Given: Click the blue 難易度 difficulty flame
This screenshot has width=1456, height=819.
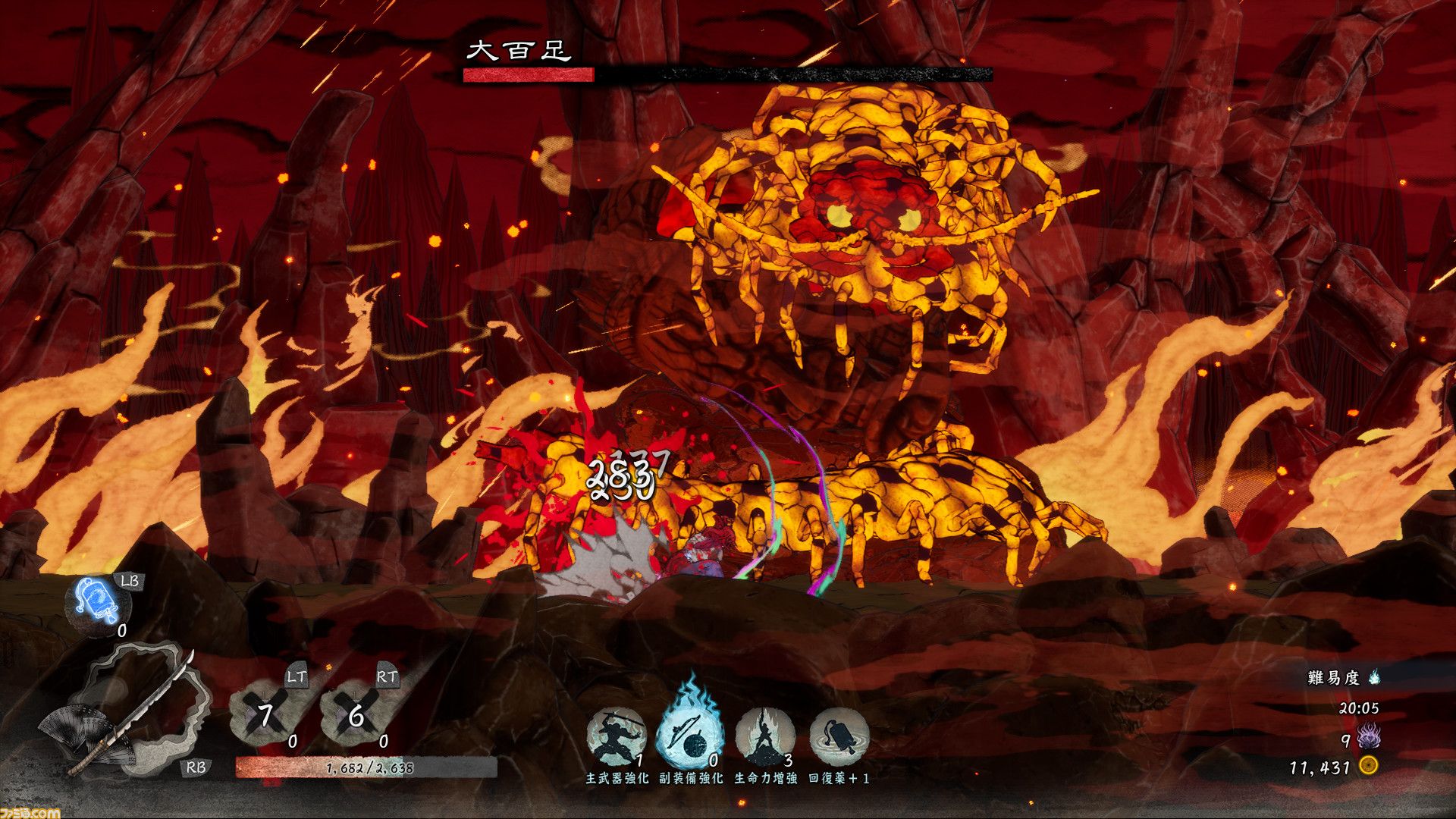Looking at the screenshot, I should click(x=1374, y=677).
